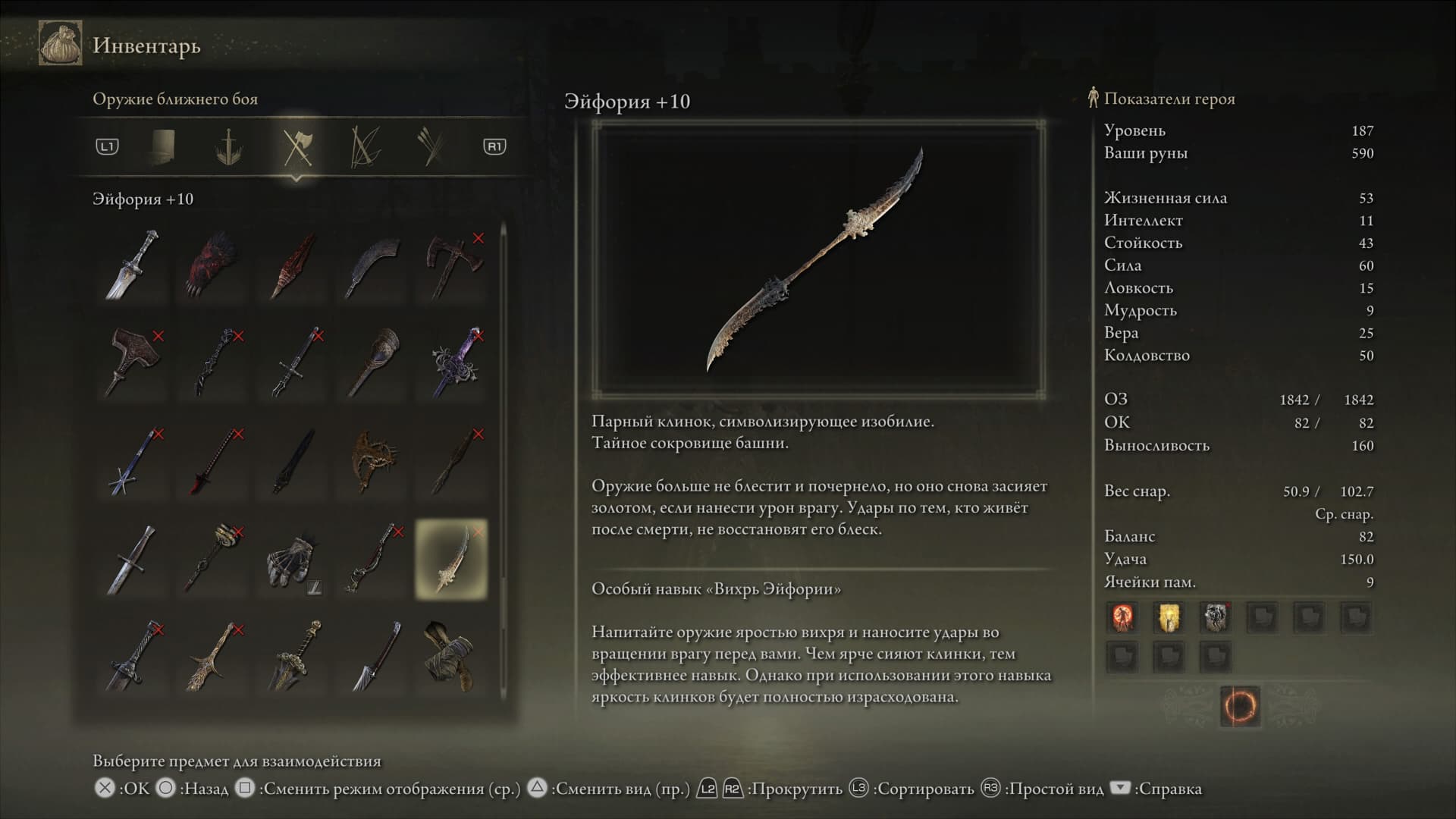This screenshot has height=819, width=1456.
Task: Open the bow and crossbow category tab
Action: coord(365,146)
